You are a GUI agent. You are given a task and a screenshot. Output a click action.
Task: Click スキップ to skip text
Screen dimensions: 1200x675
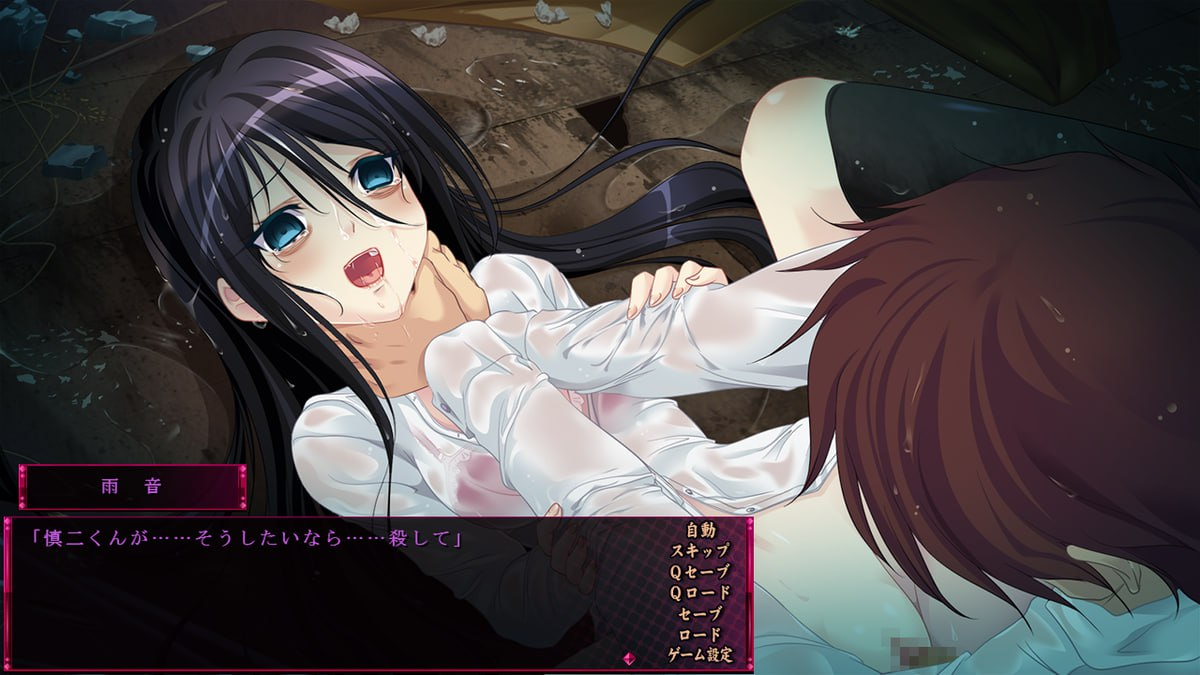pos(700,550)
